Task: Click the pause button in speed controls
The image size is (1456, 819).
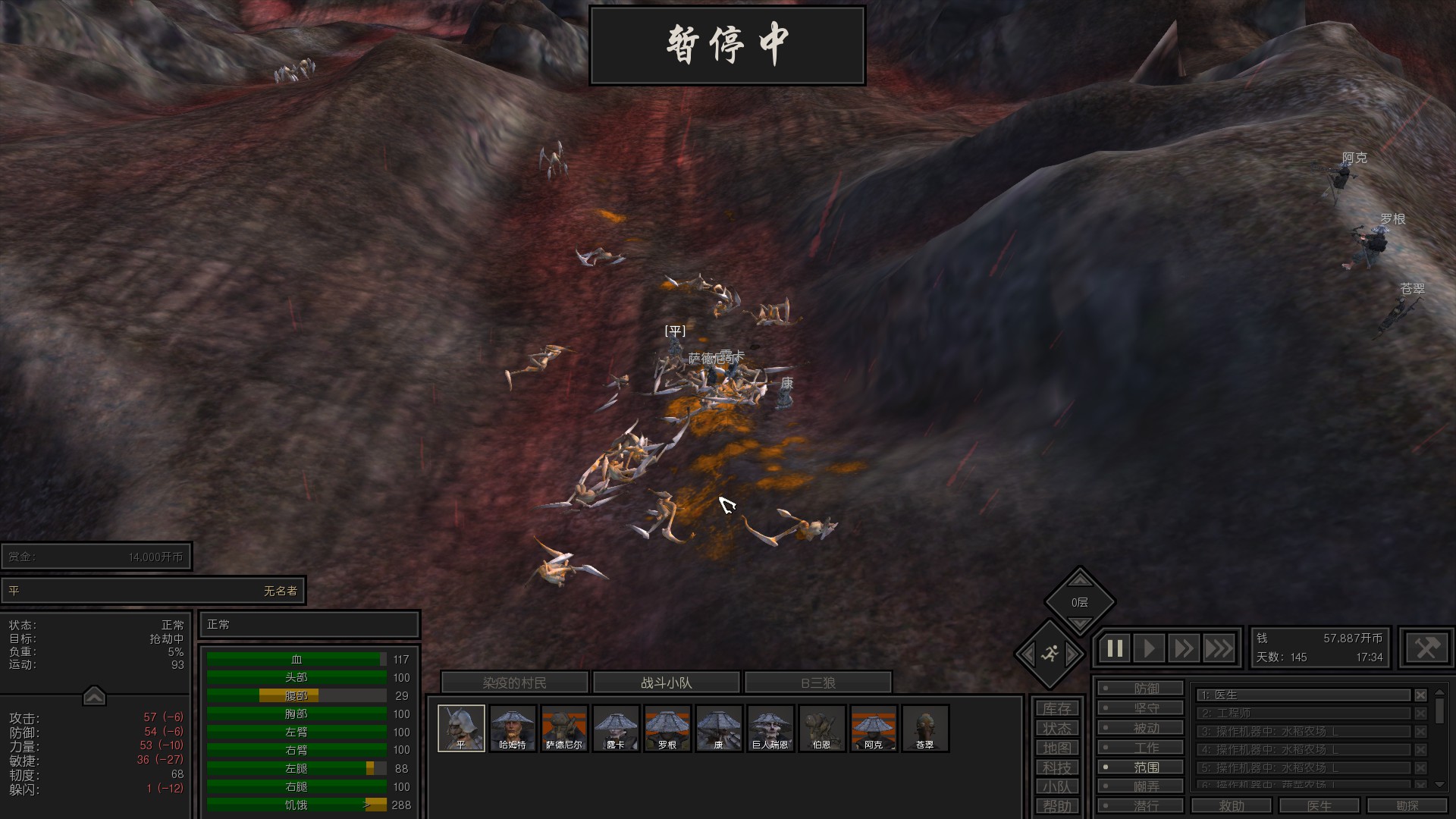Action: 1115,648
